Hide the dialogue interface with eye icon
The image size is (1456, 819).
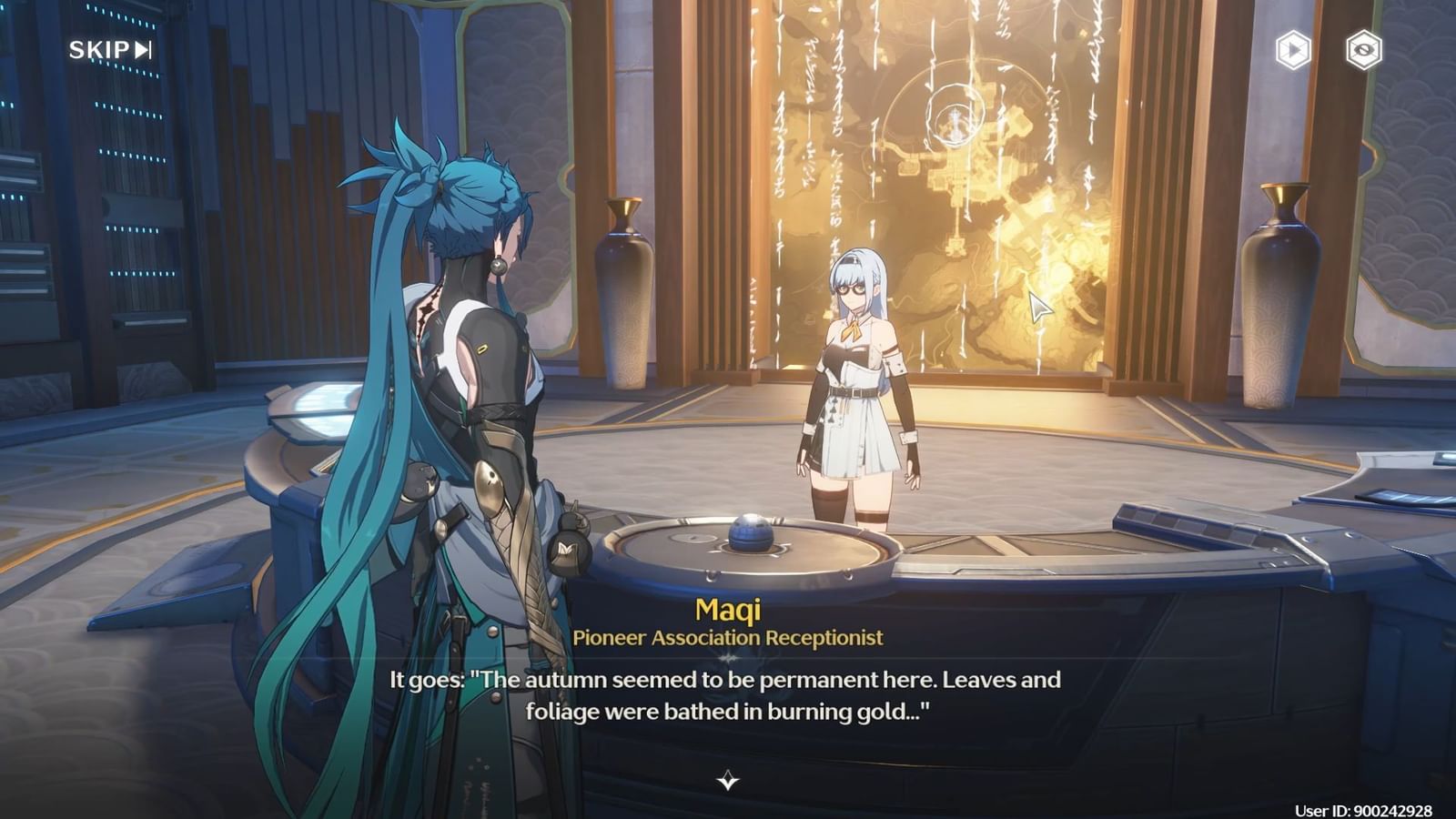point(1363,50)
